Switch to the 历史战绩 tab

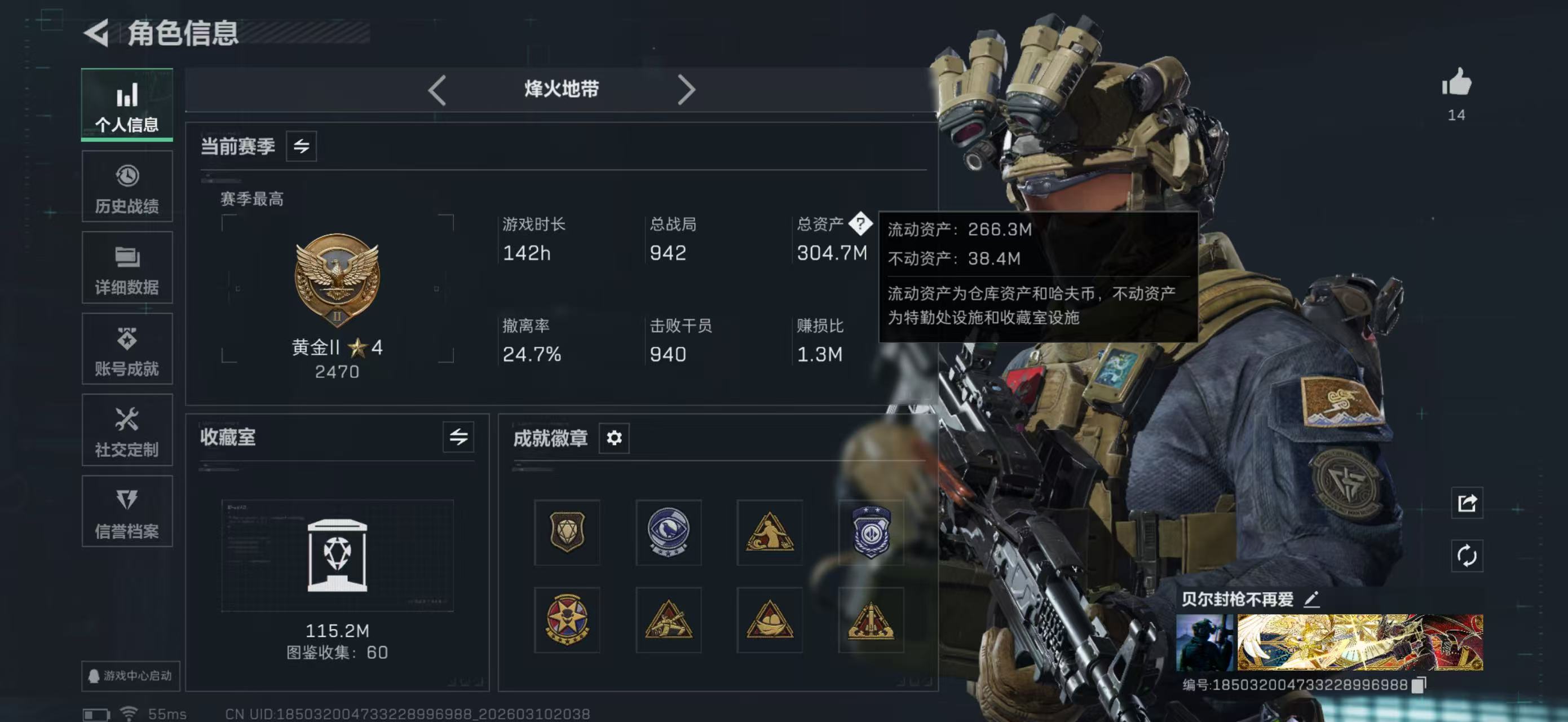click(127, 187)
